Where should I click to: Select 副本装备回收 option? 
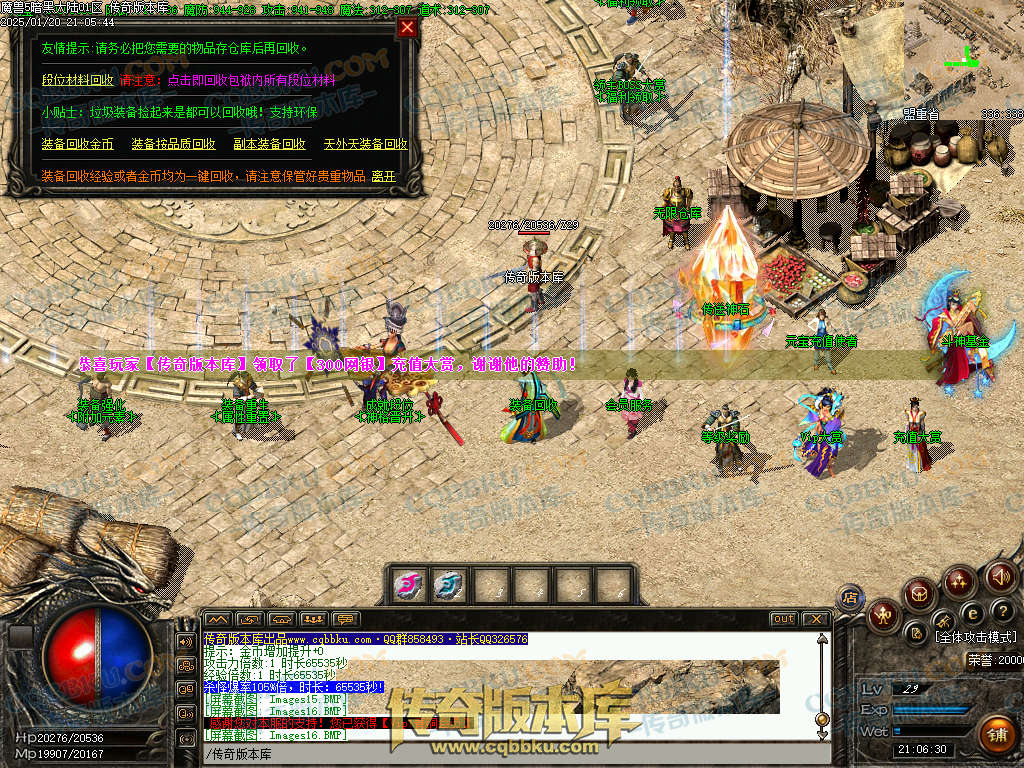[270, 144]
